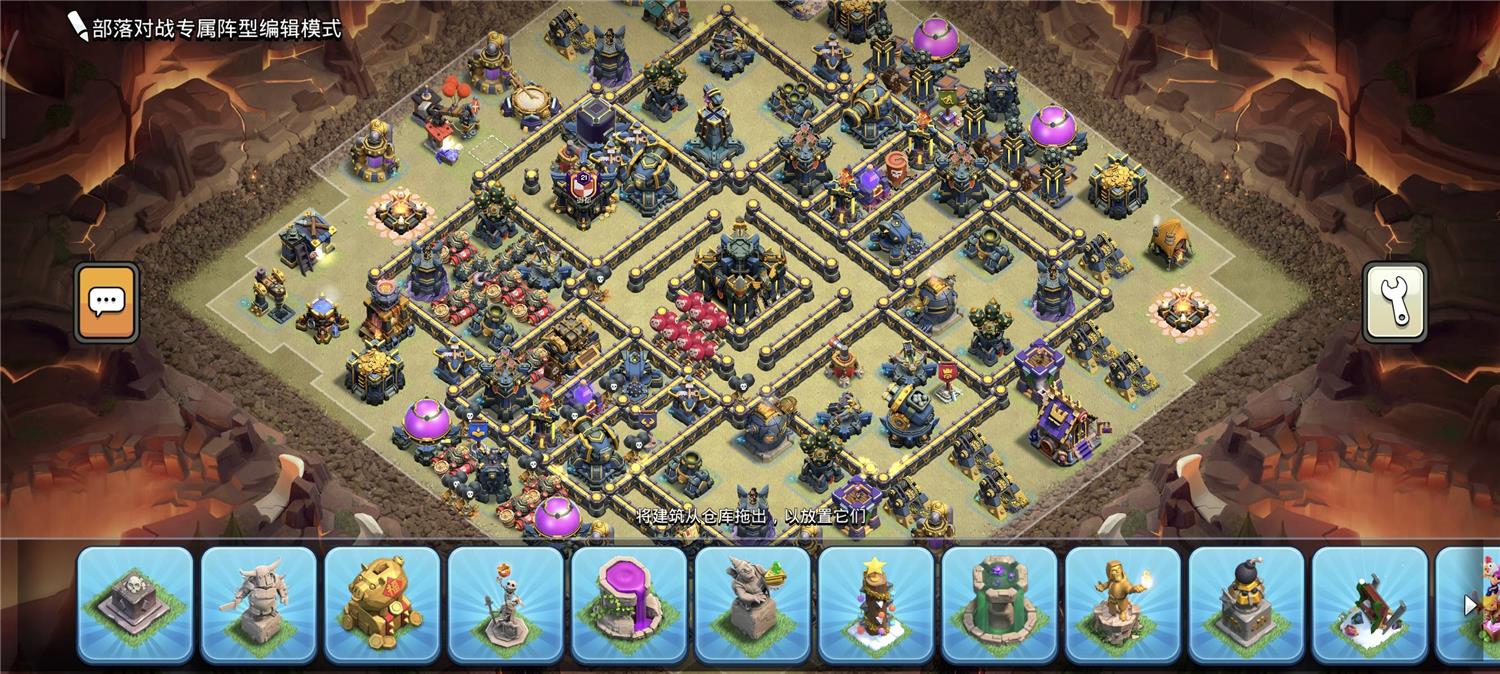Select the snowy red-green sleigh decoration
The height and width of the screenshot is (674, 1500).
pyautogui.click(x=1370, y=604)
